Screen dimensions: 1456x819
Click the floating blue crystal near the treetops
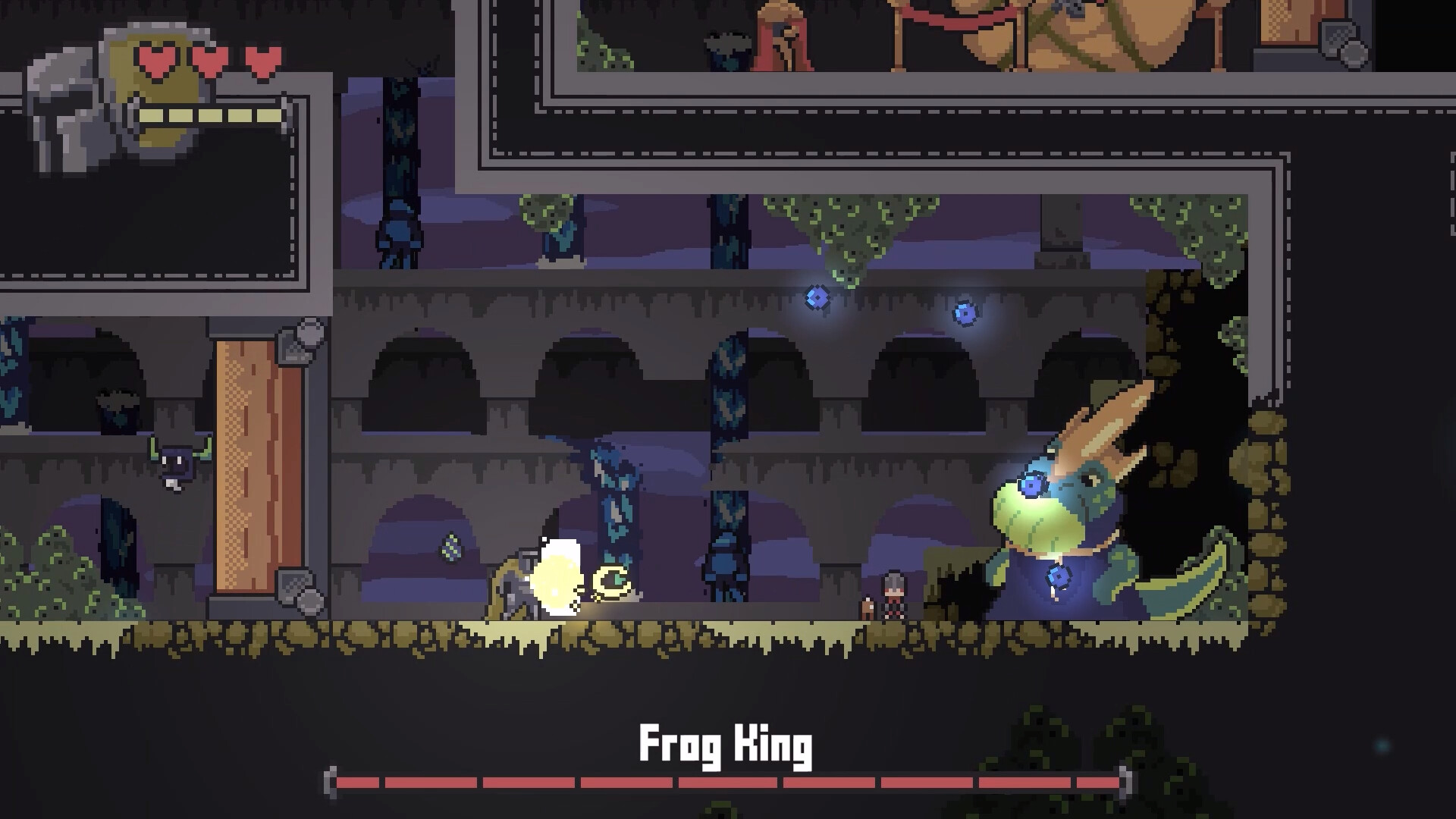click(817, 298)
